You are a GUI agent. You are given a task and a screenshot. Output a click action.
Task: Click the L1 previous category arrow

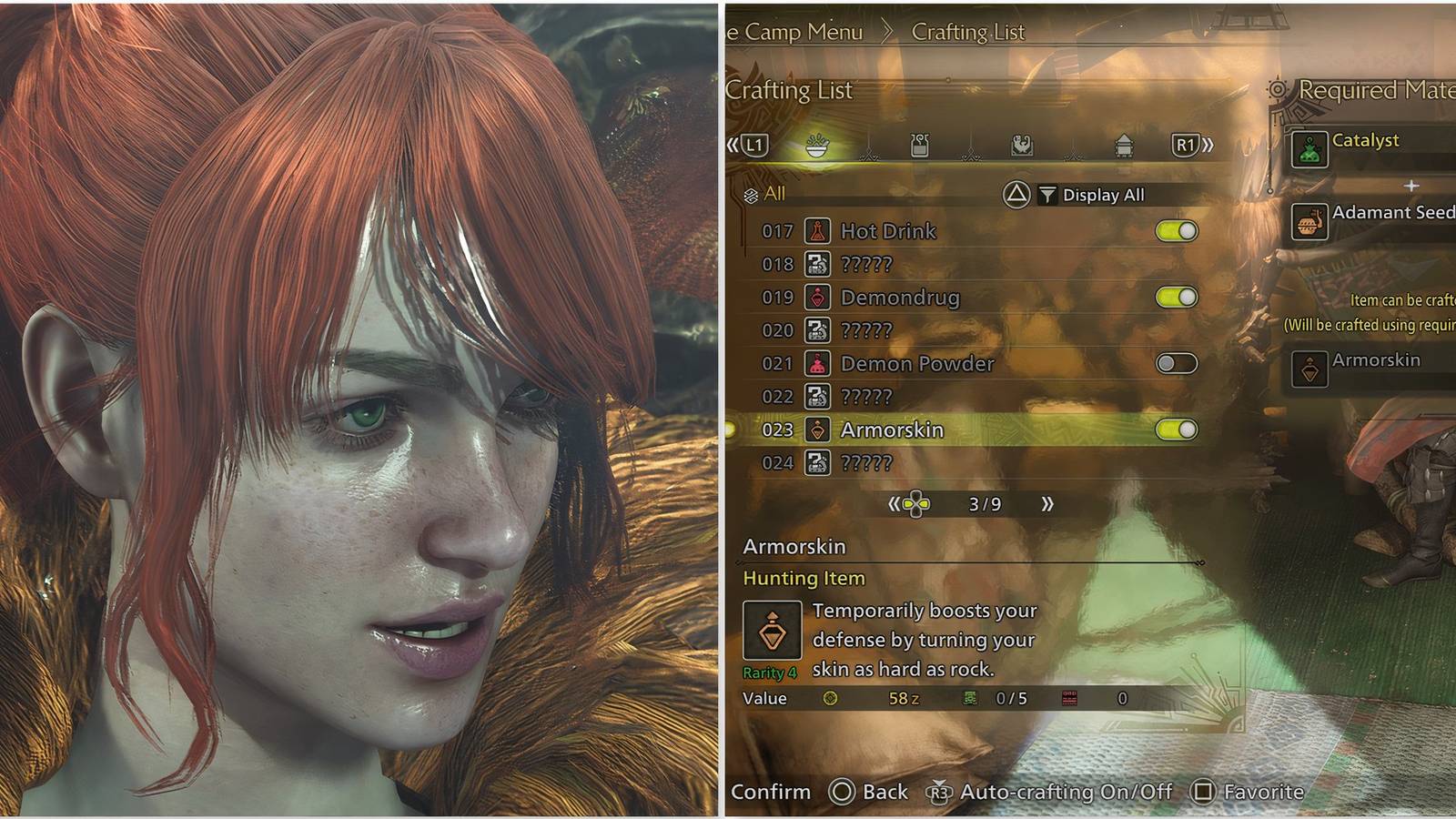(x=753, y=146)
